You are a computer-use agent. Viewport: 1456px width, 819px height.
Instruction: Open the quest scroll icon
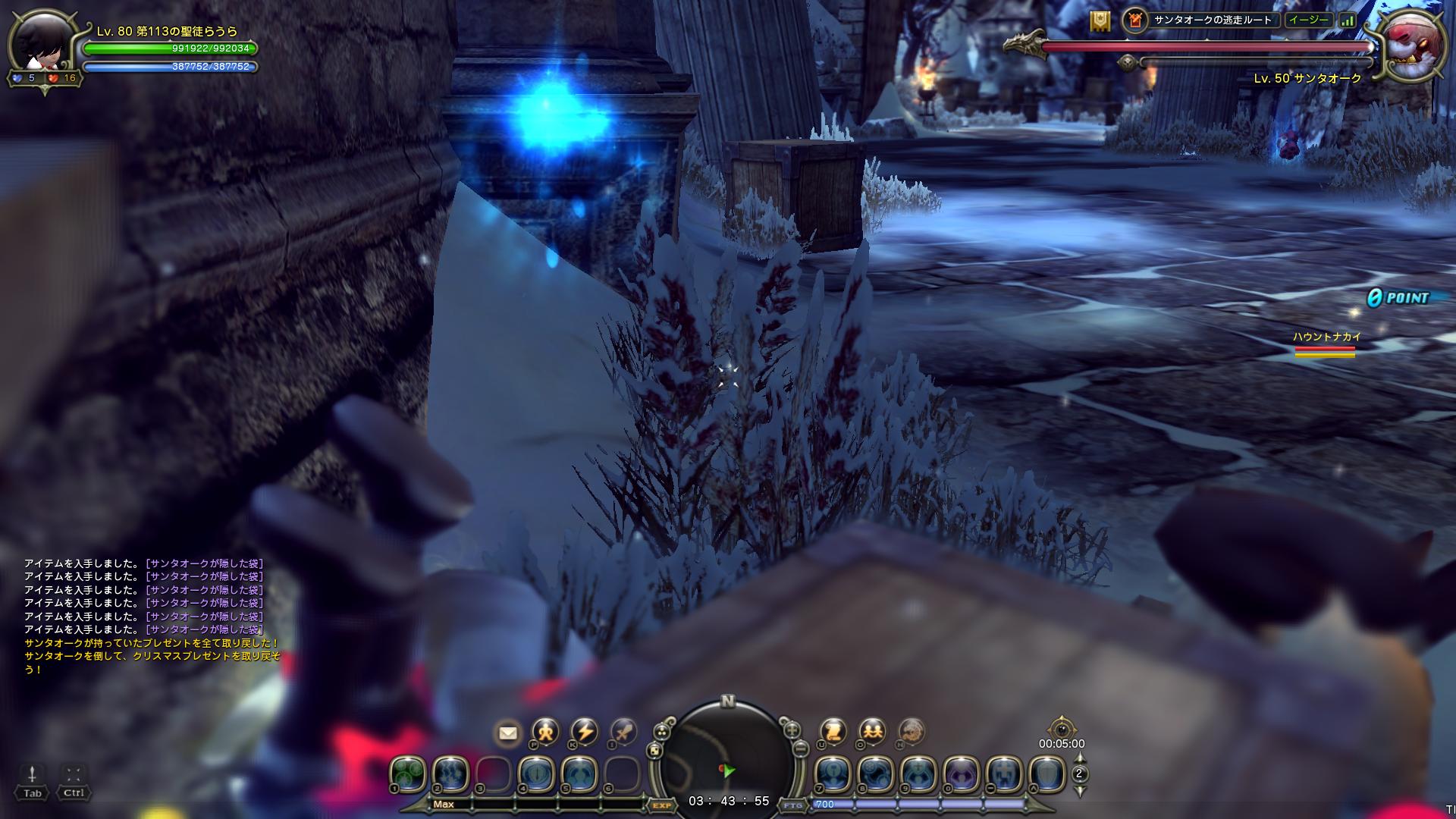click(x=833, y=732)
